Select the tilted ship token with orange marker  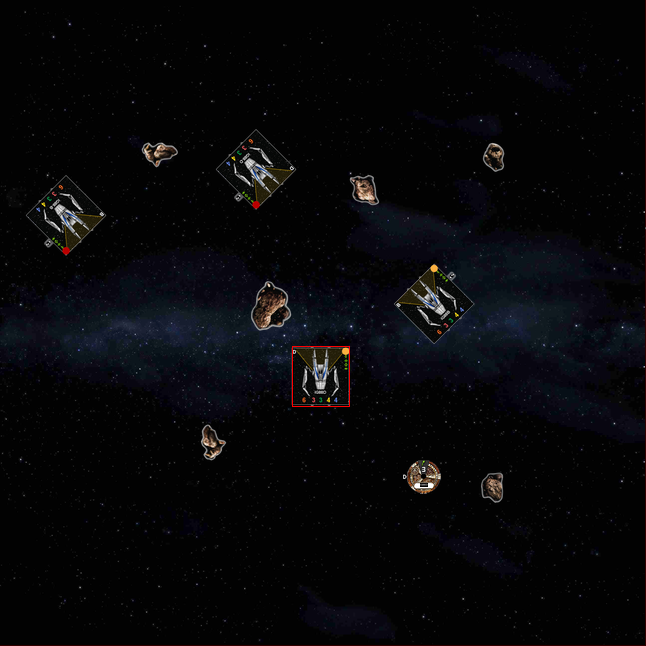click(433, 304)
